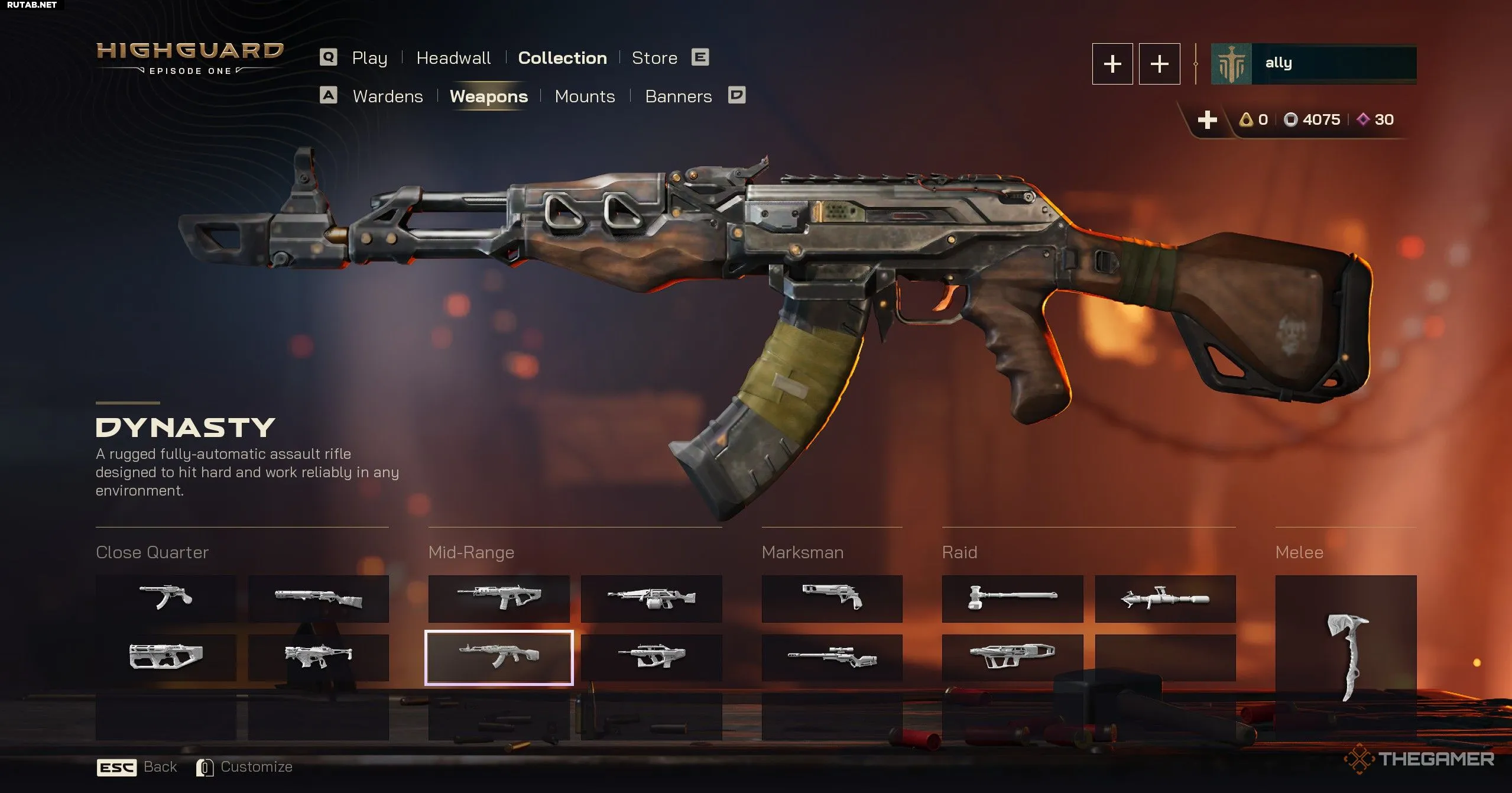This screenshot has height=793, width=1512.
Task: Show the Wardens collection
Action: coord(388,96)
